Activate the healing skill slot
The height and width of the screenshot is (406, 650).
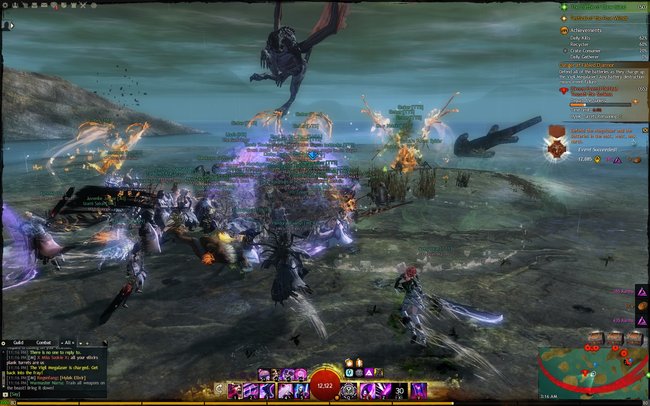[x=349, y=389]
